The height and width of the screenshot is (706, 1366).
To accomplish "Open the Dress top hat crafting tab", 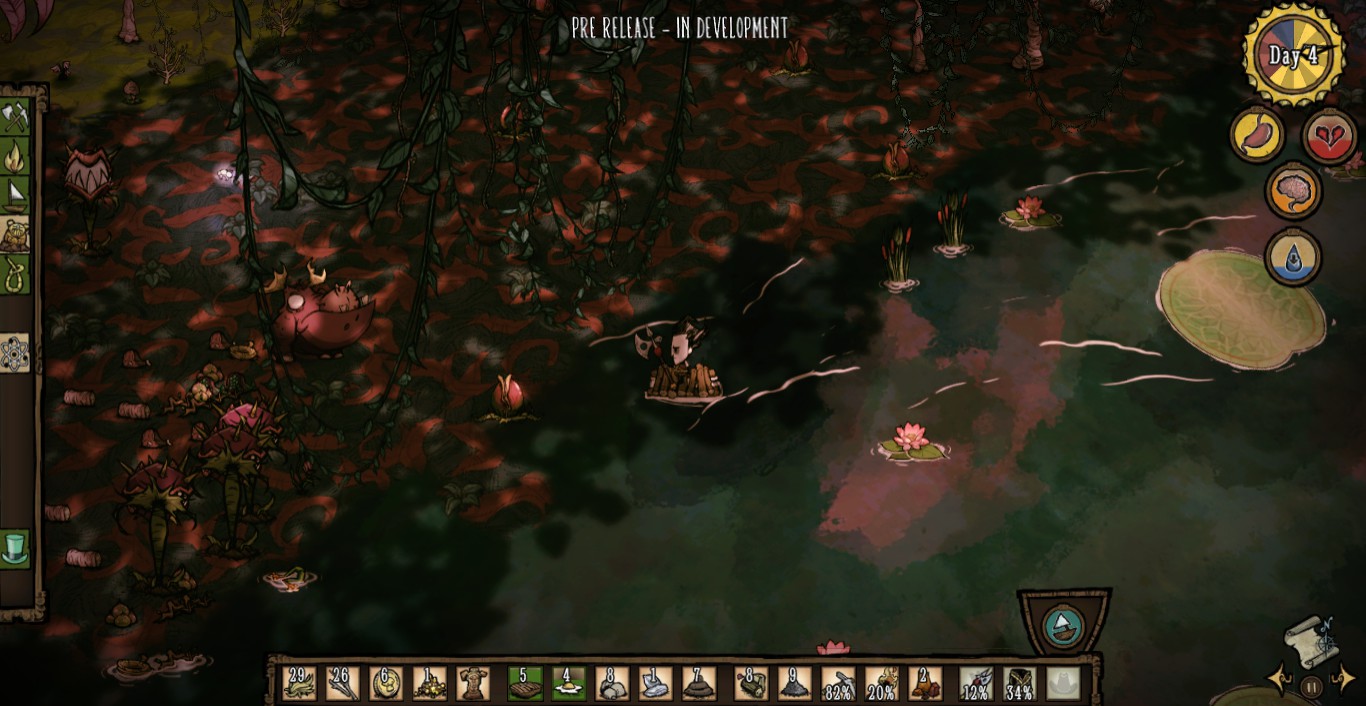I will [15, 549].
